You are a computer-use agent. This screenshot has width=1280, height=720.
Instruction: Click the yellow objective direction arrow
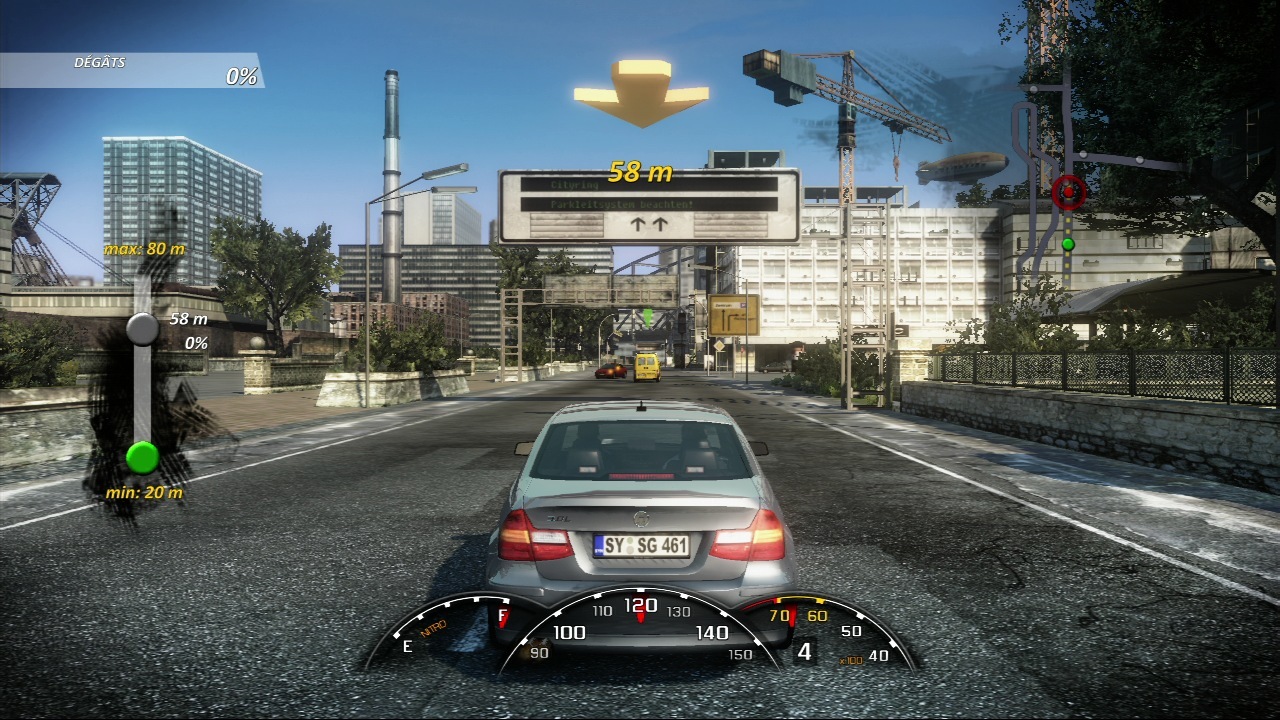click(x=641, y=92)
